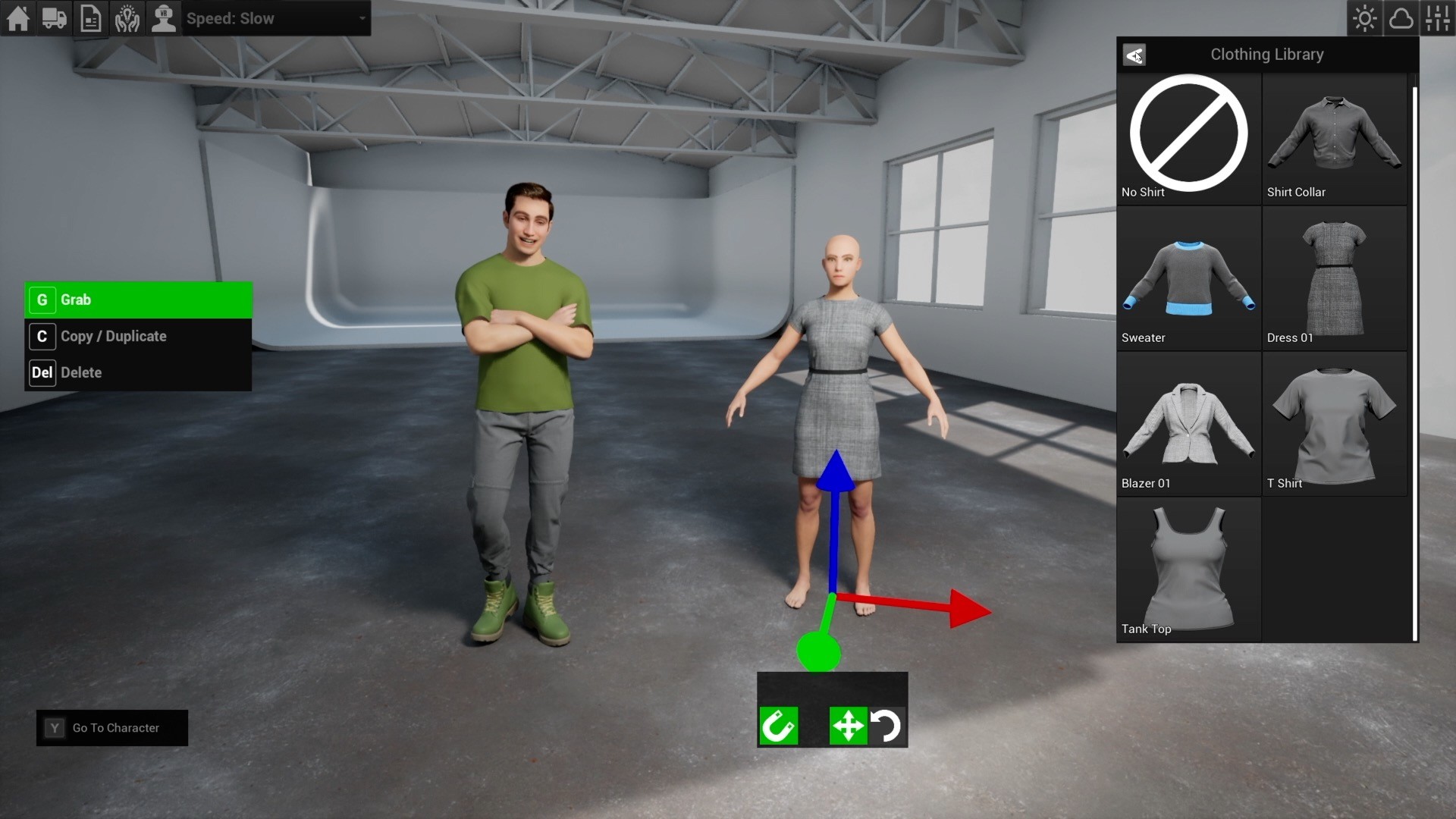The height and width of the screenshot is (819, 1456).
Task: Enter VR mode via the VR headset icon
Action: coord(164,18)
